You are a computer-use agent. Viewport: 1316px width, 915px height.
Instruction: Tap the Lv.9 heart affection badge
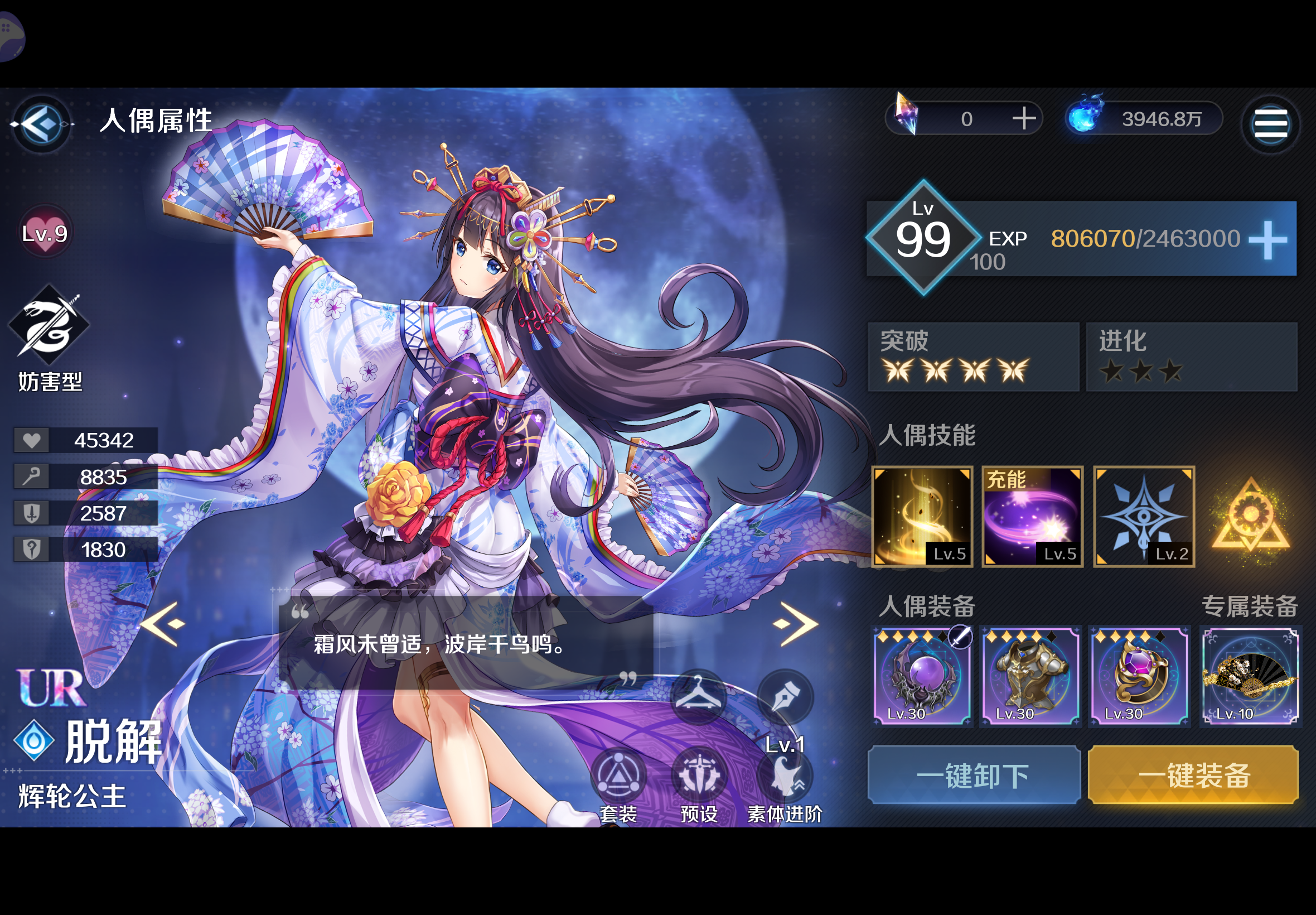[45, 232]
